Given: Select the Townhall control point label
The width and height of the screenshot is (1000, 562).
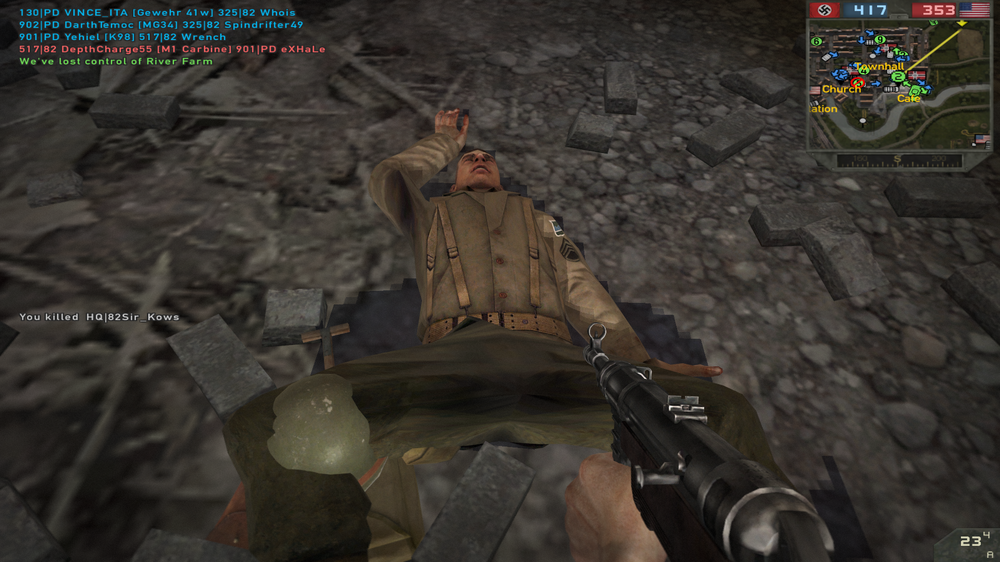Looking at the screenshot, I should (879, 67).
